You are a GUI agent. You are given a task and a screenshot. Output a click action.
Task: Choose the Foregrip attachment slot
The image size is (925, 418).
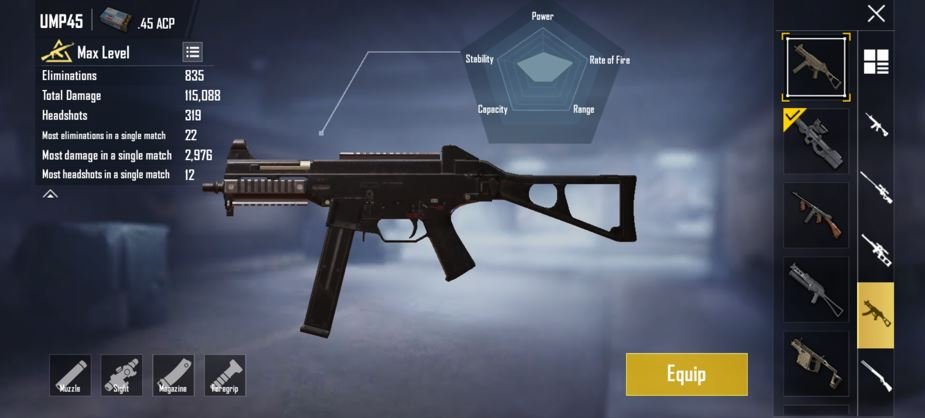pos(225,375)
